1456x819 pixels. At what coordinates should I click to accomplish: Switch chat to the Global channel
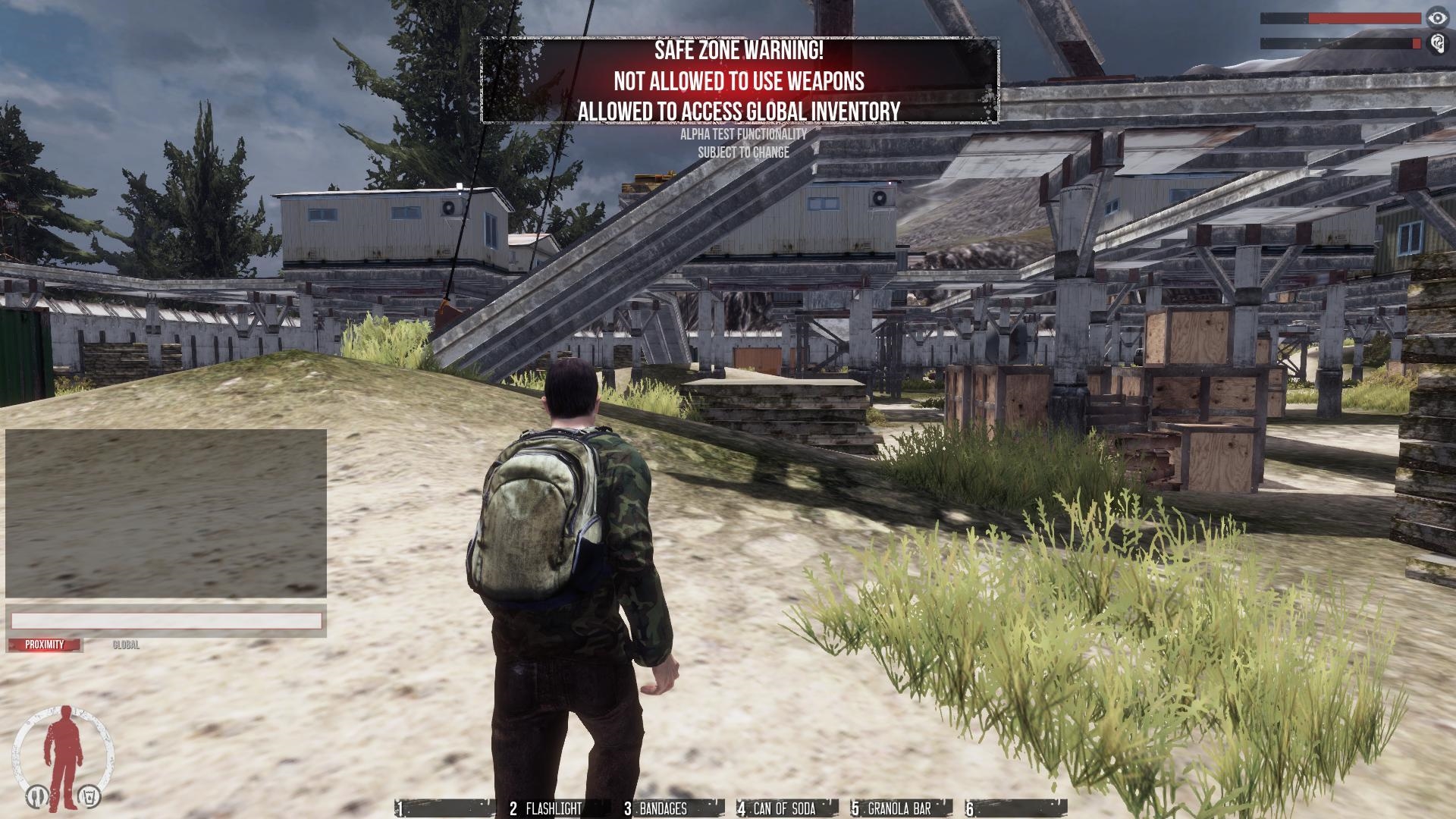tap(126, 645)
